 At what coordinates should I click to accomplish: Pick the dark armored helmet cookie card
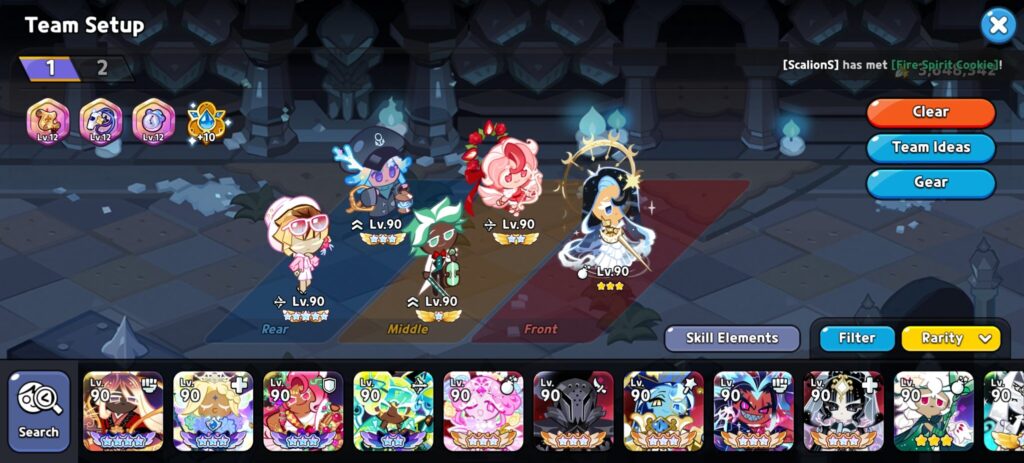(x=573, y=411)
